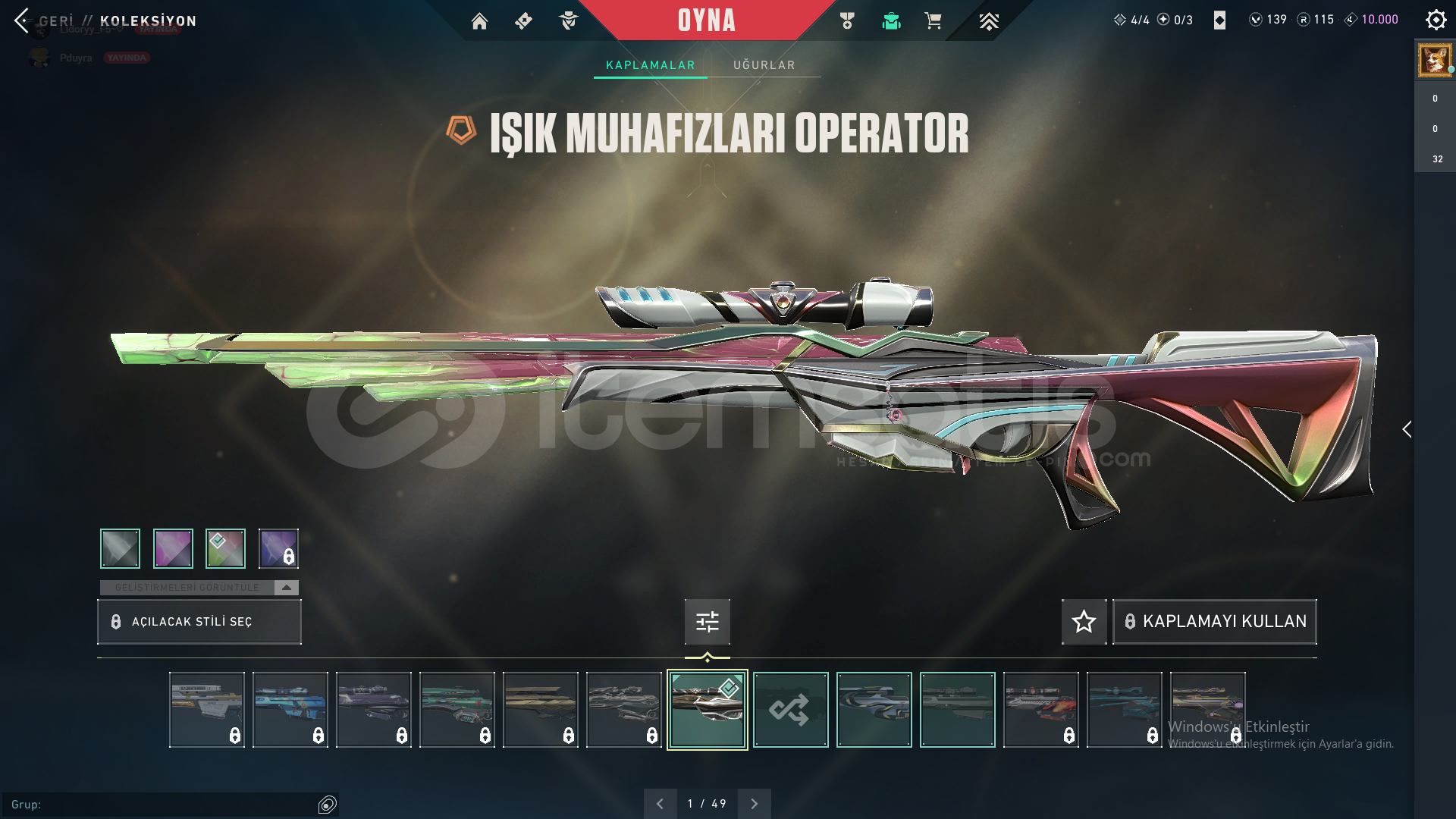Choose the pink-purple variant swatch

point(173,548)
